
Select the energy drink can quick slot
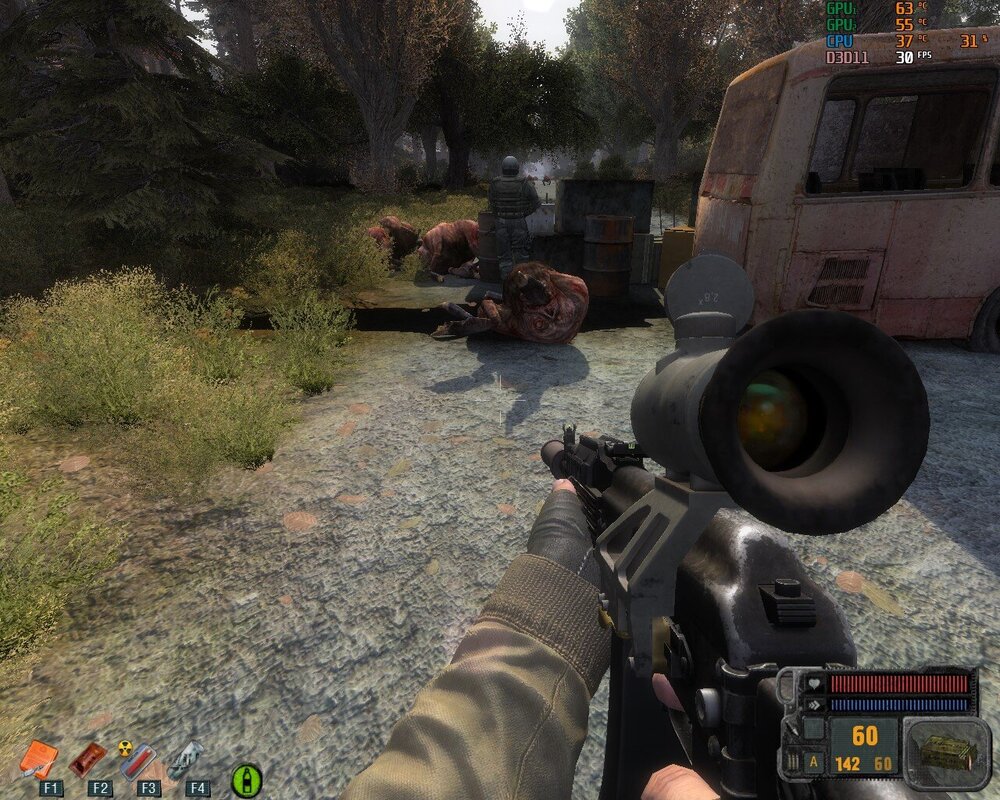187,760
